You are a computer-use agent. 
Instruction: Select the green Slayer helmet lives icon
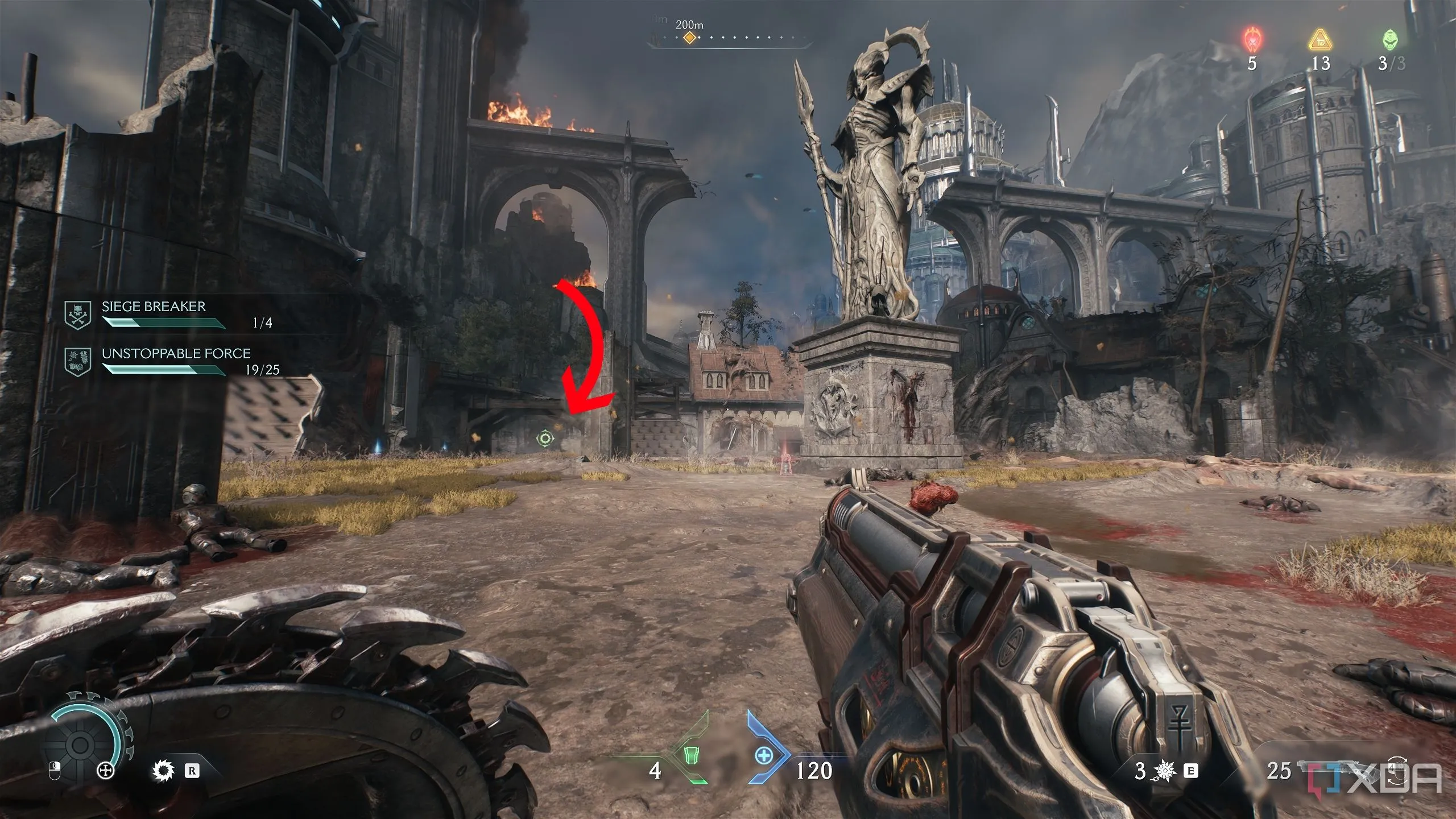tap(1391, 40)
